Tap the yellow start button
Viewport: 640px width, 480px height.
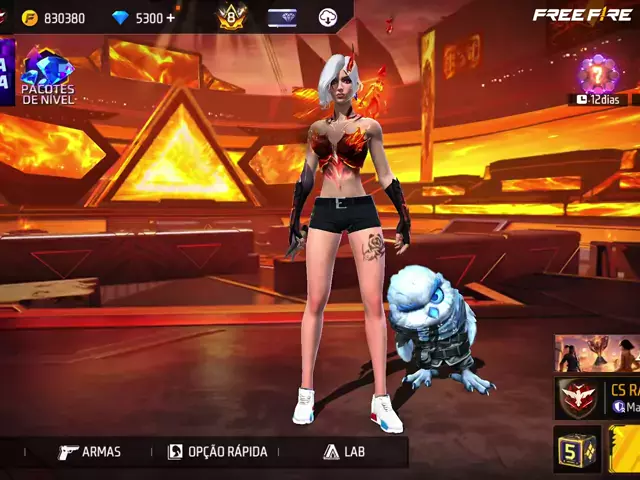[626, 449]
